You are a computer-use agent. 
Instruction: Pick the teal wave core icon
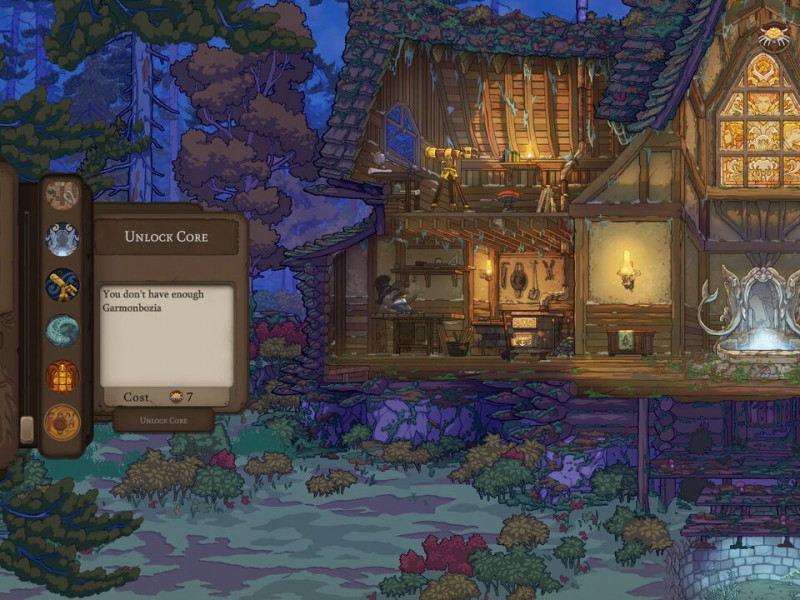62,331
